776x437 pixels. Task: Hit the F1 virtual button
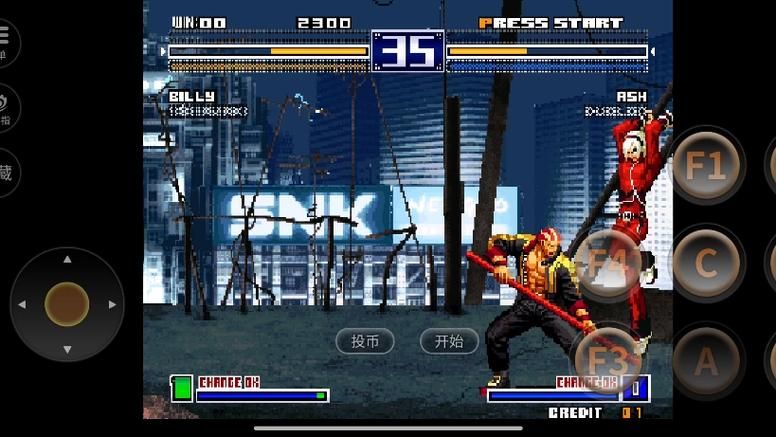tap(705, 166)
